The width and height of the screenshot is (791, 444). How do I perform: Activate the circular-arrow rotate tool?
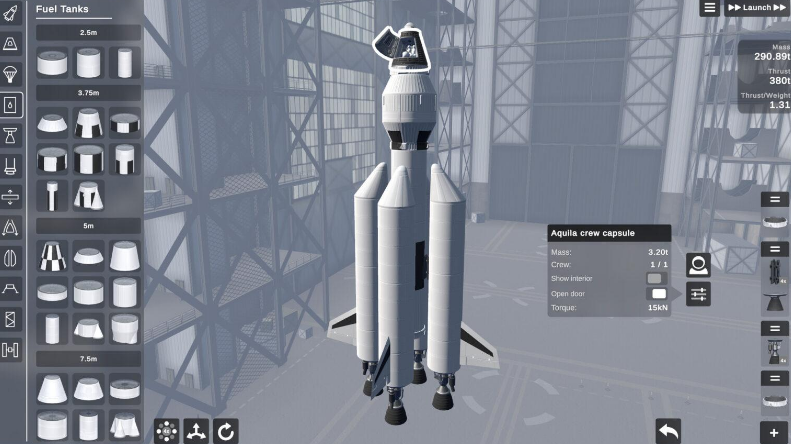tap(227, 431)
